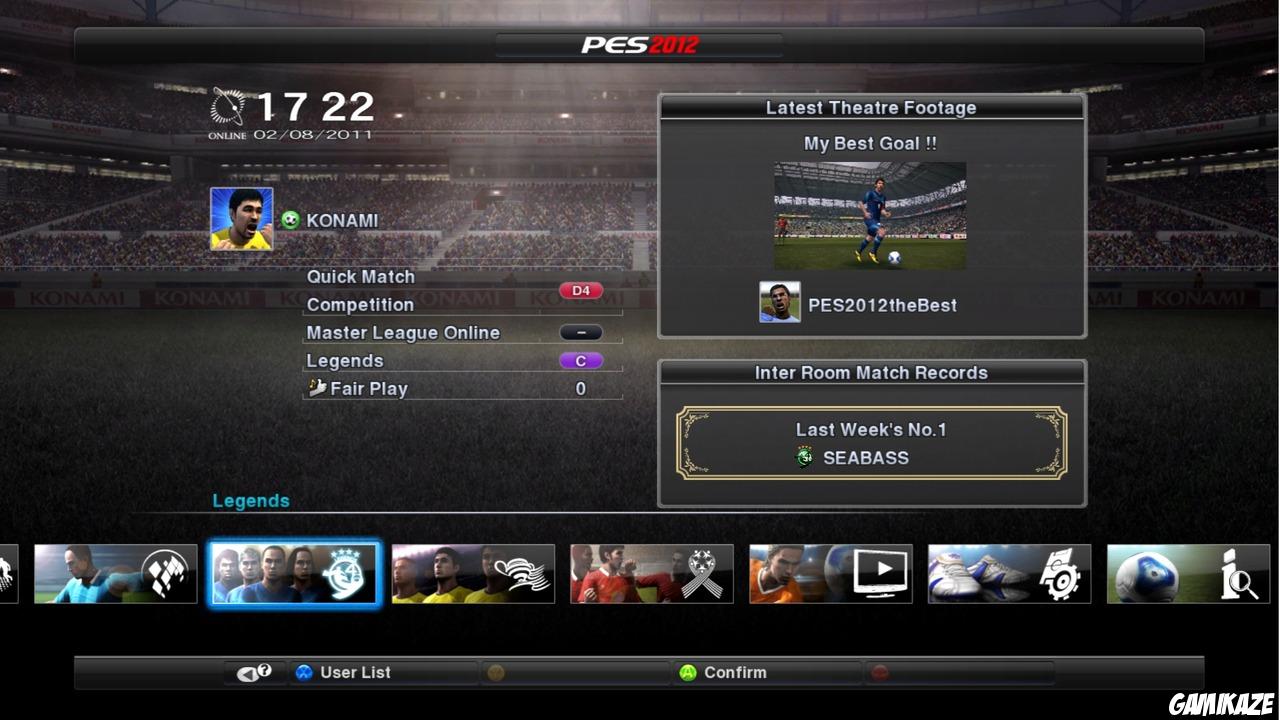
Task: Select the Legends mode carousel icon
Action: [293, 573]
